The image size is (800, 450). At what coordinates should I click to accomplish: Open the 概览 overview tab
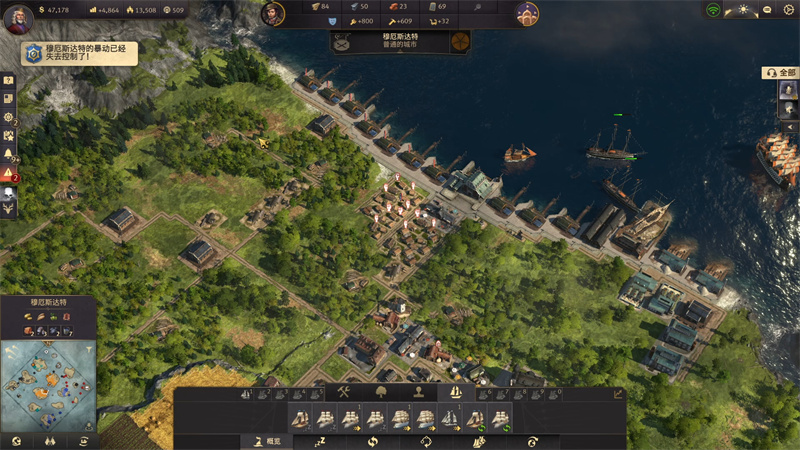coord(268,441)
